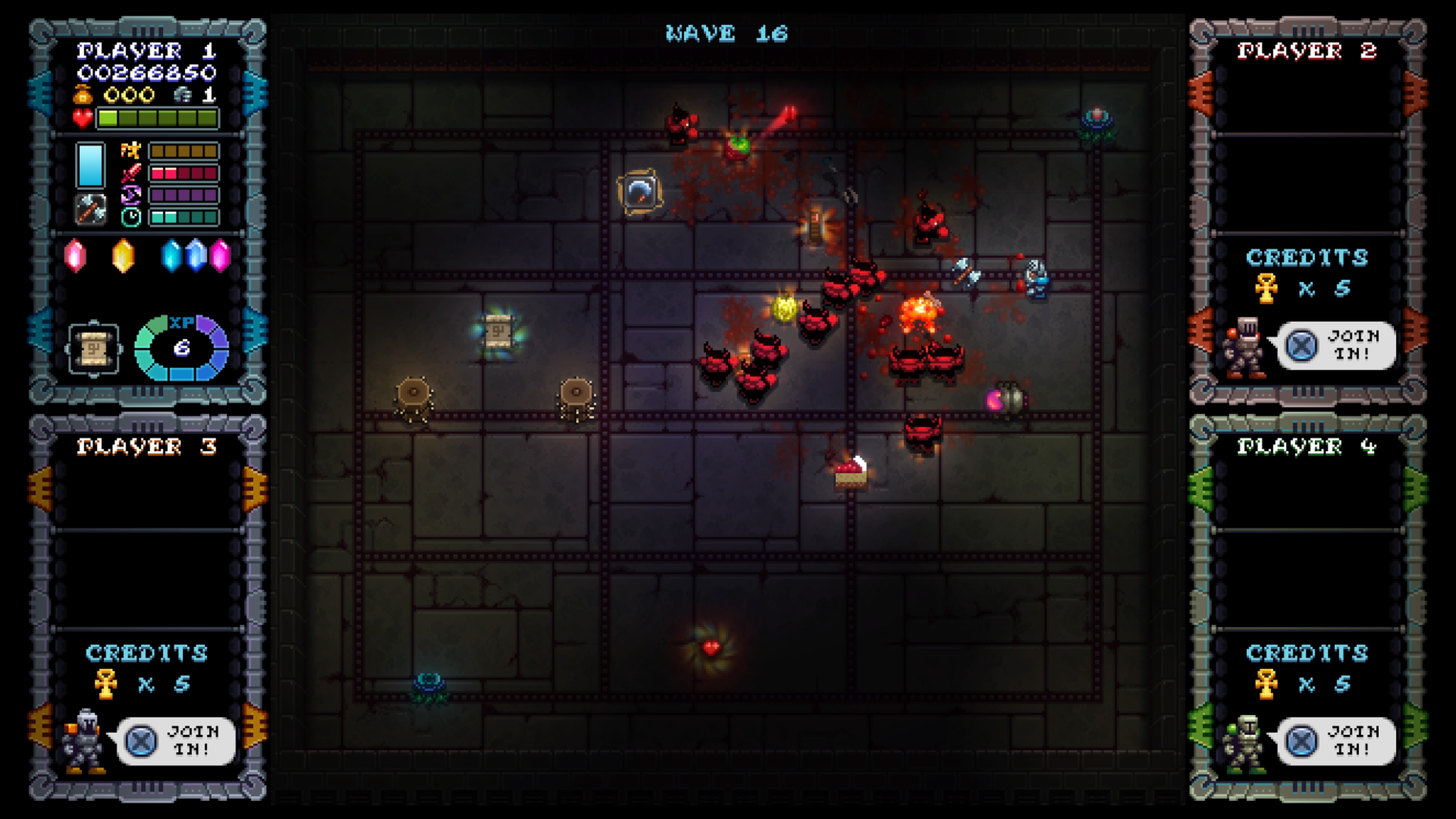Select the purple swirl stat icon
The image size is (1456, 819).
click(x=130, y=195)
